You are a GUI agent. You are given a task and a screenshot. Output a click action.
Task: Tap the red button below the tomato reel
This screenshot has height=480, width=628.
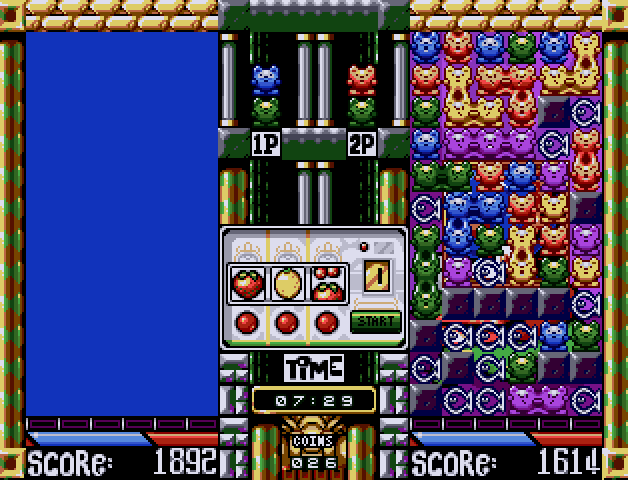click(x=327, y=322)
